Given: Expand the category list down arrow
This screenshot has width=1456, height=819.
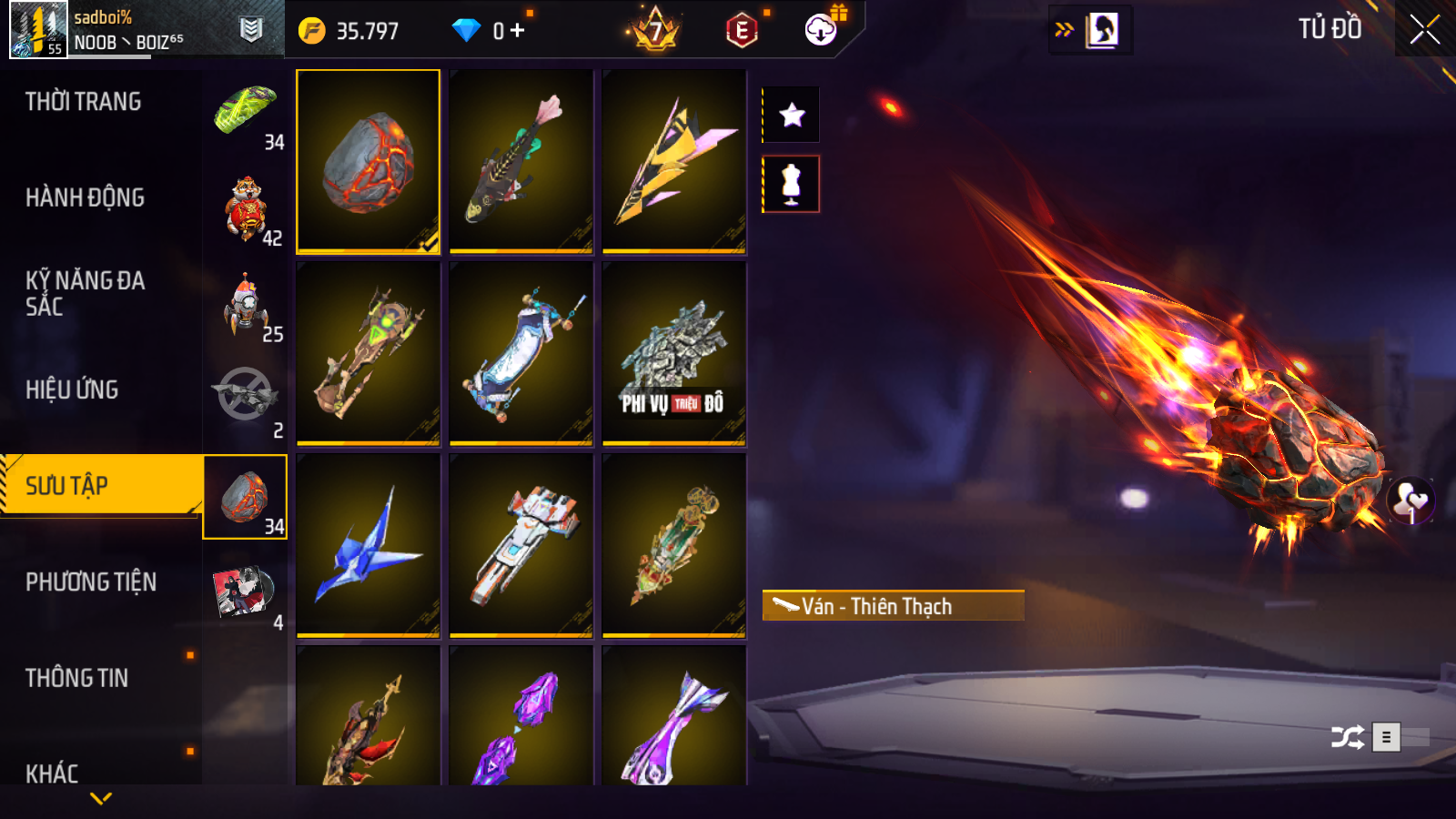Looking at the screenshot, I should 101,798.
